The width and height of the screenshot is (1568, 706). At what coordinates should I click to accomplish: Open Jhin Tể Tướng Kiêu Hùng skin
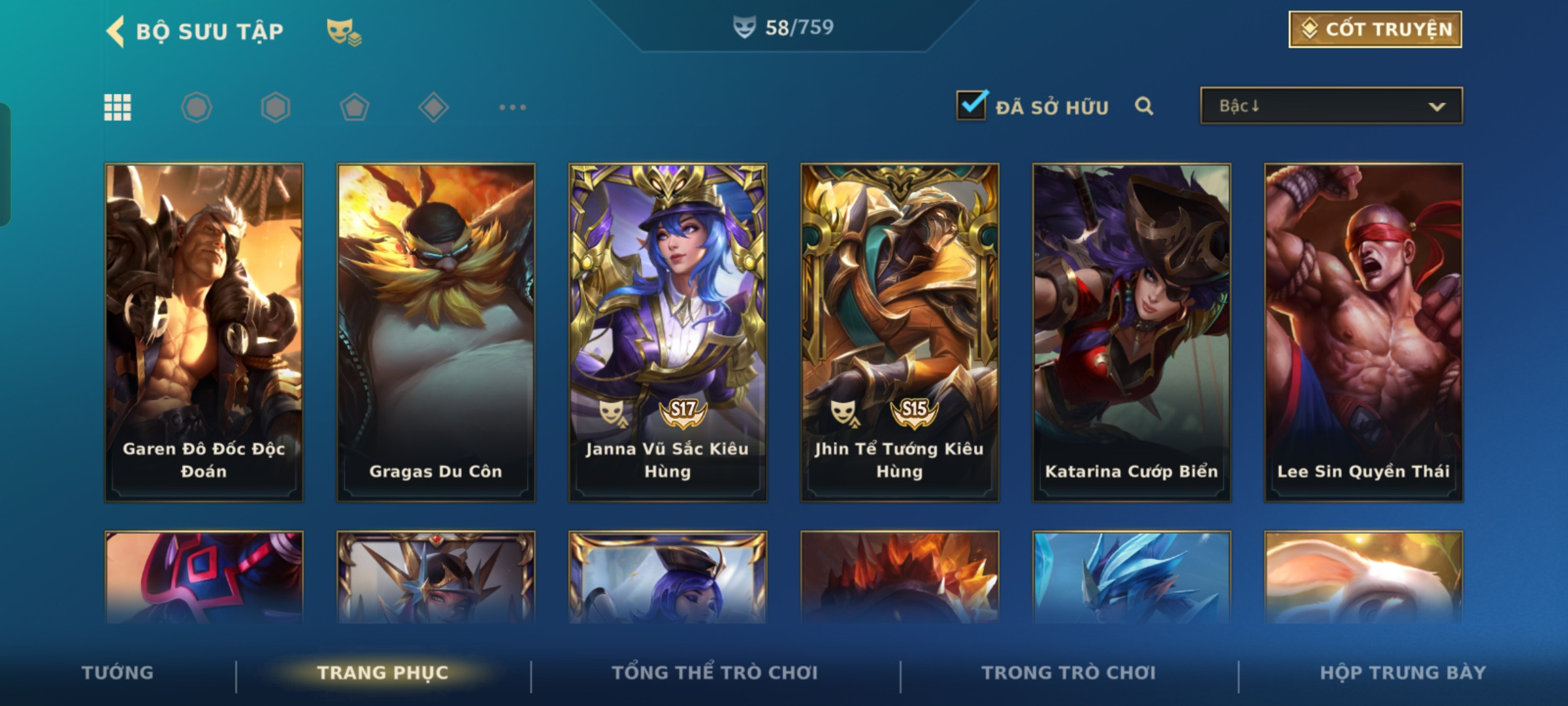[900, 332]
